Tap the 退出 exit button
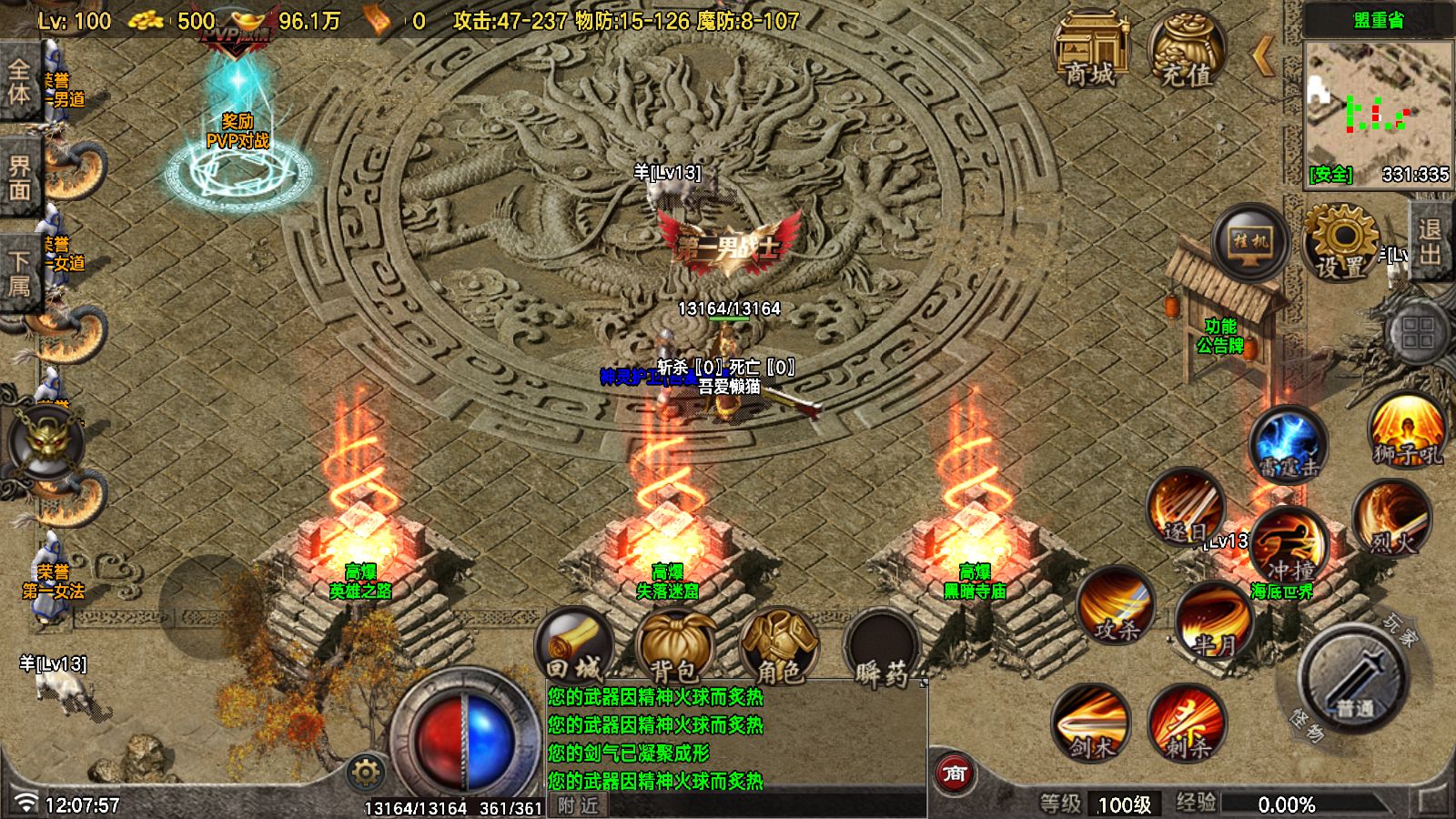 [1430, 241]
